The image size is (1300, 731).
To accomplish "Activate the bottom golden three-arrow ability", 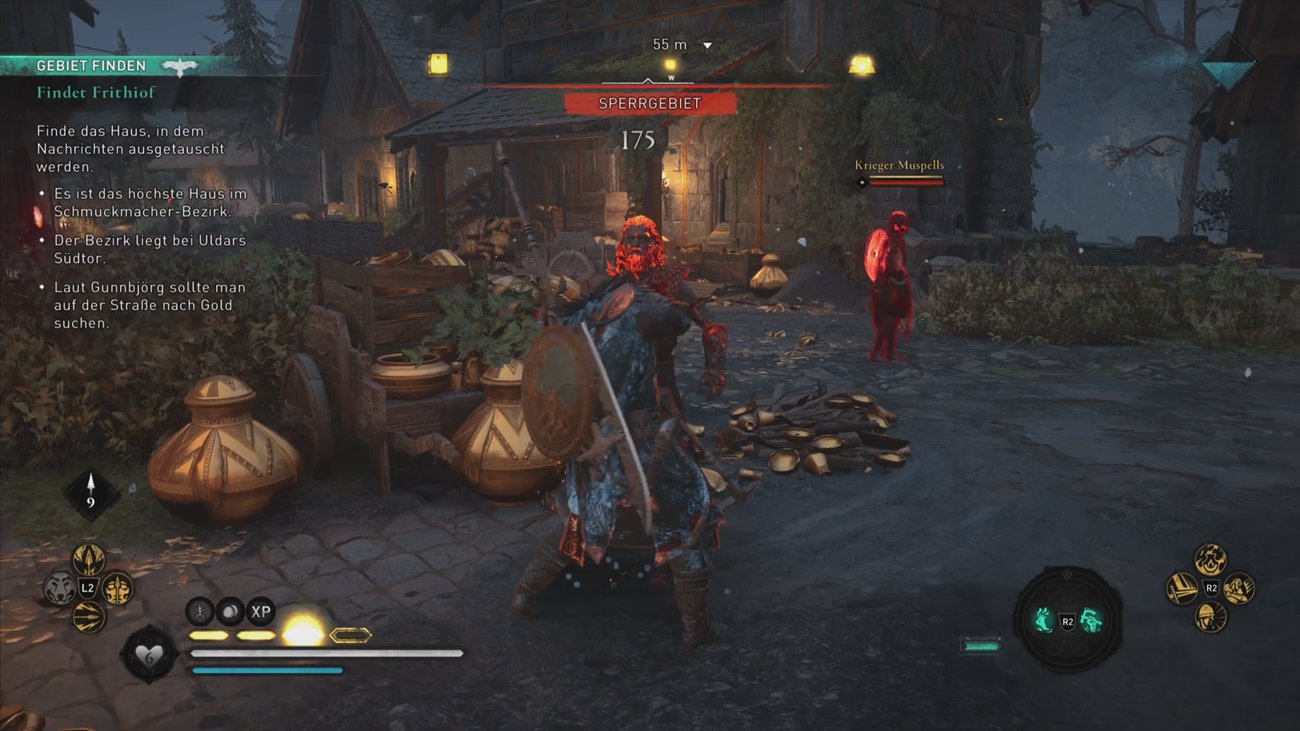I will point(89,616).
